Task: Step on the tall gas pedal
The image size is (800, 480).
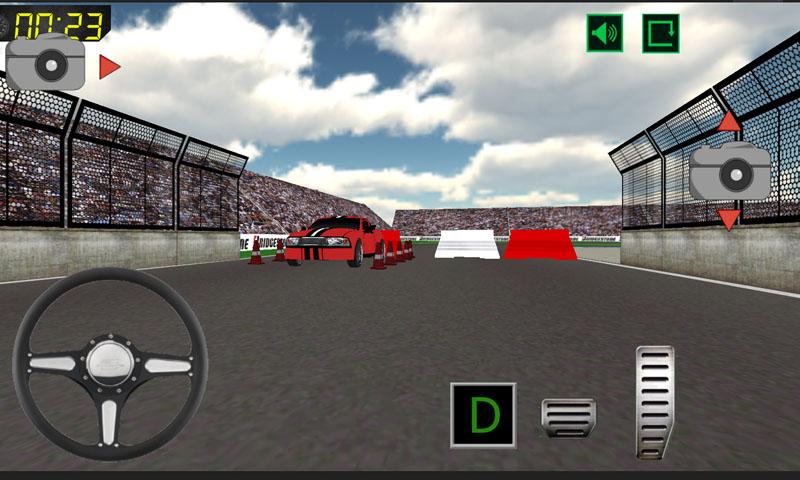Action: pos(655,402)
